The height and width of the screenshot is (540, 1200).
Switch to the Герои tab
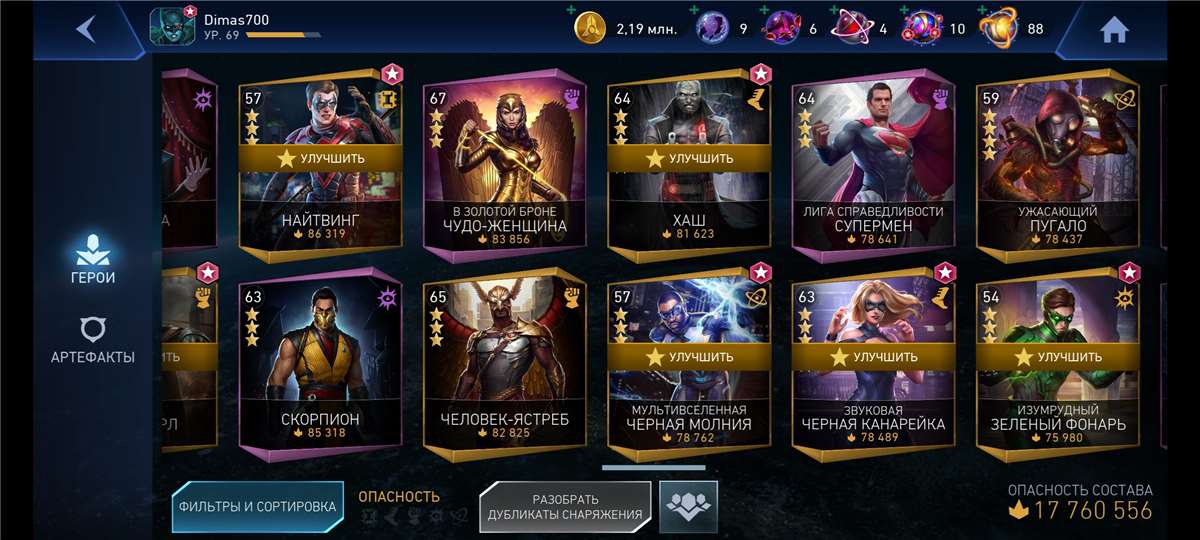(x=92, y=259)
